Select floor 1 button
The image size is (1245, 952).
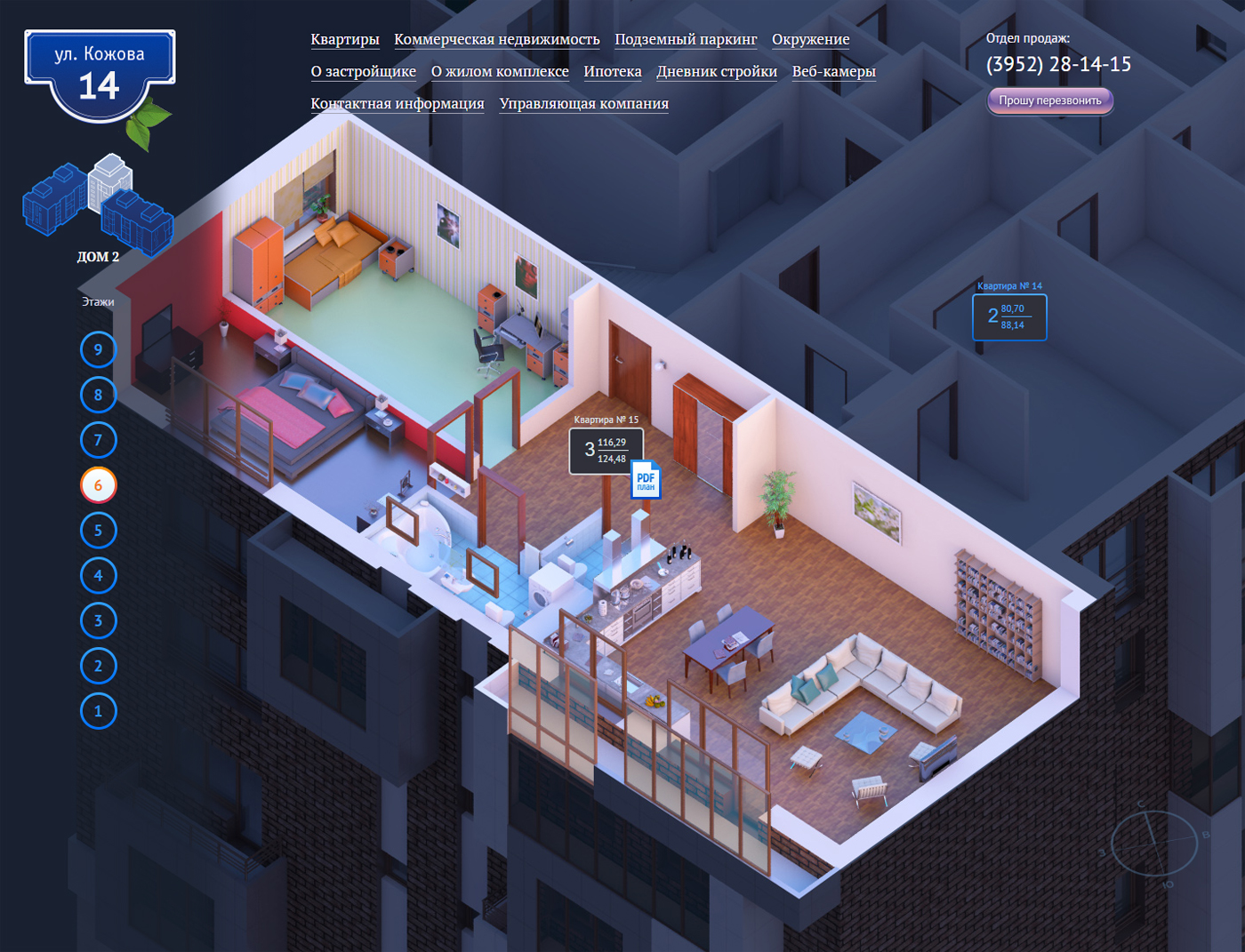98,711
